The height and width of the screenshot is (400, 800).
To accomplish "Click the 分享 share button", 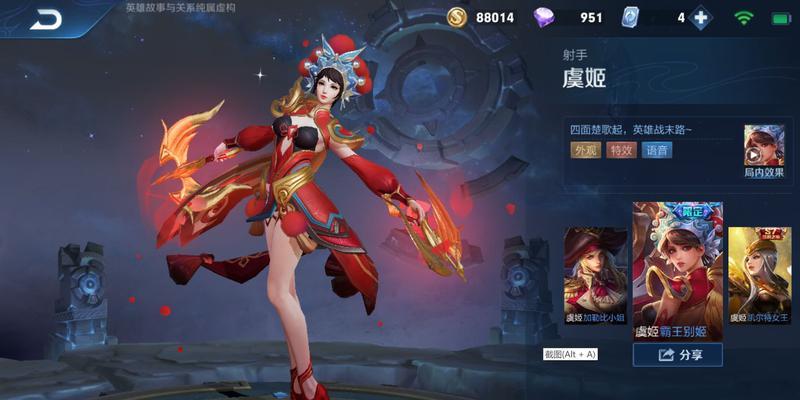I will pos(677,354).
